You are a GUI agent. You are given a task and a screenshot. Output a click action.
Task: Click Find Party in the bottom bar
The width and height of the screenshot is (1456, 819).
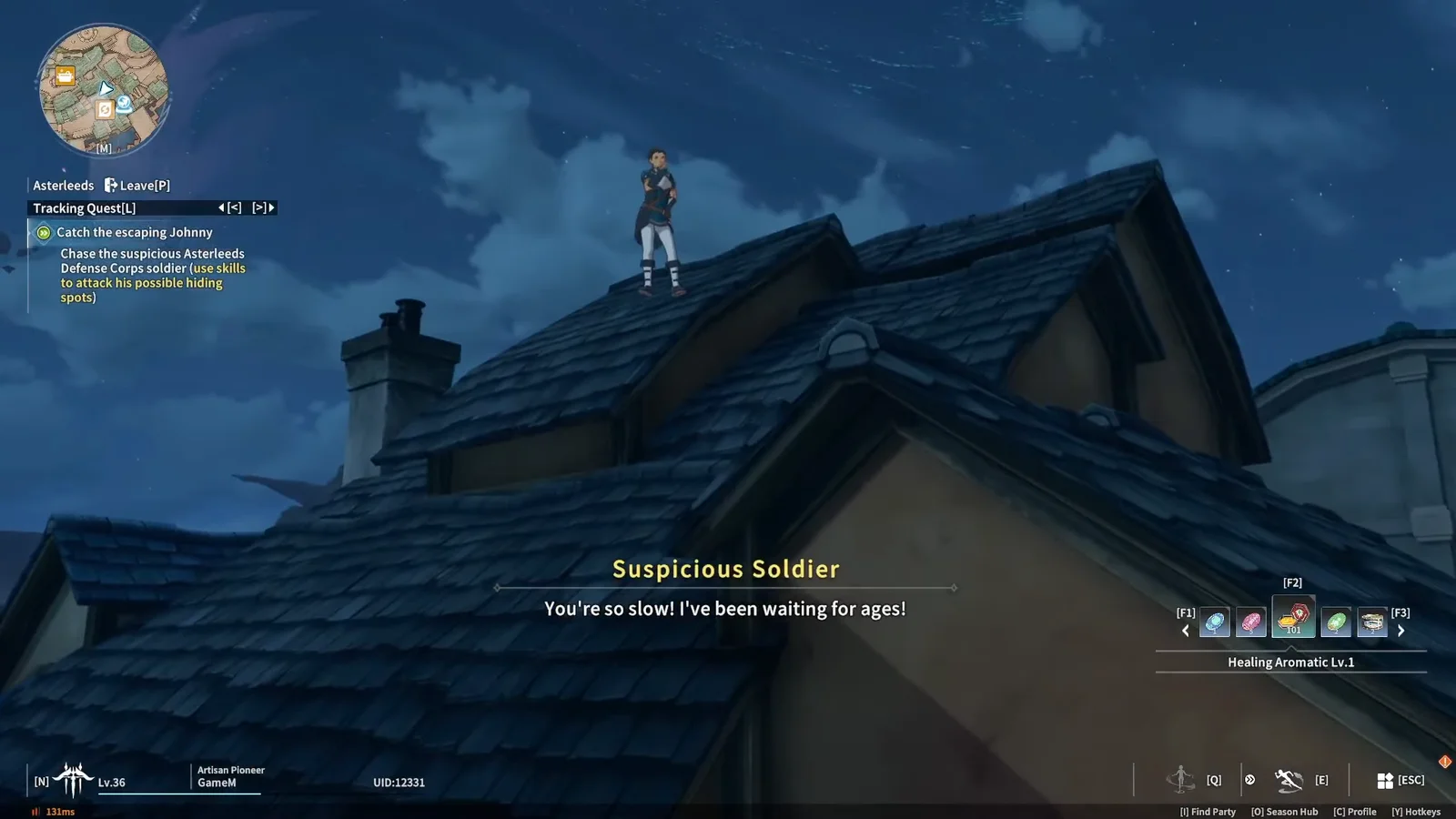(x=1208, y=812)
